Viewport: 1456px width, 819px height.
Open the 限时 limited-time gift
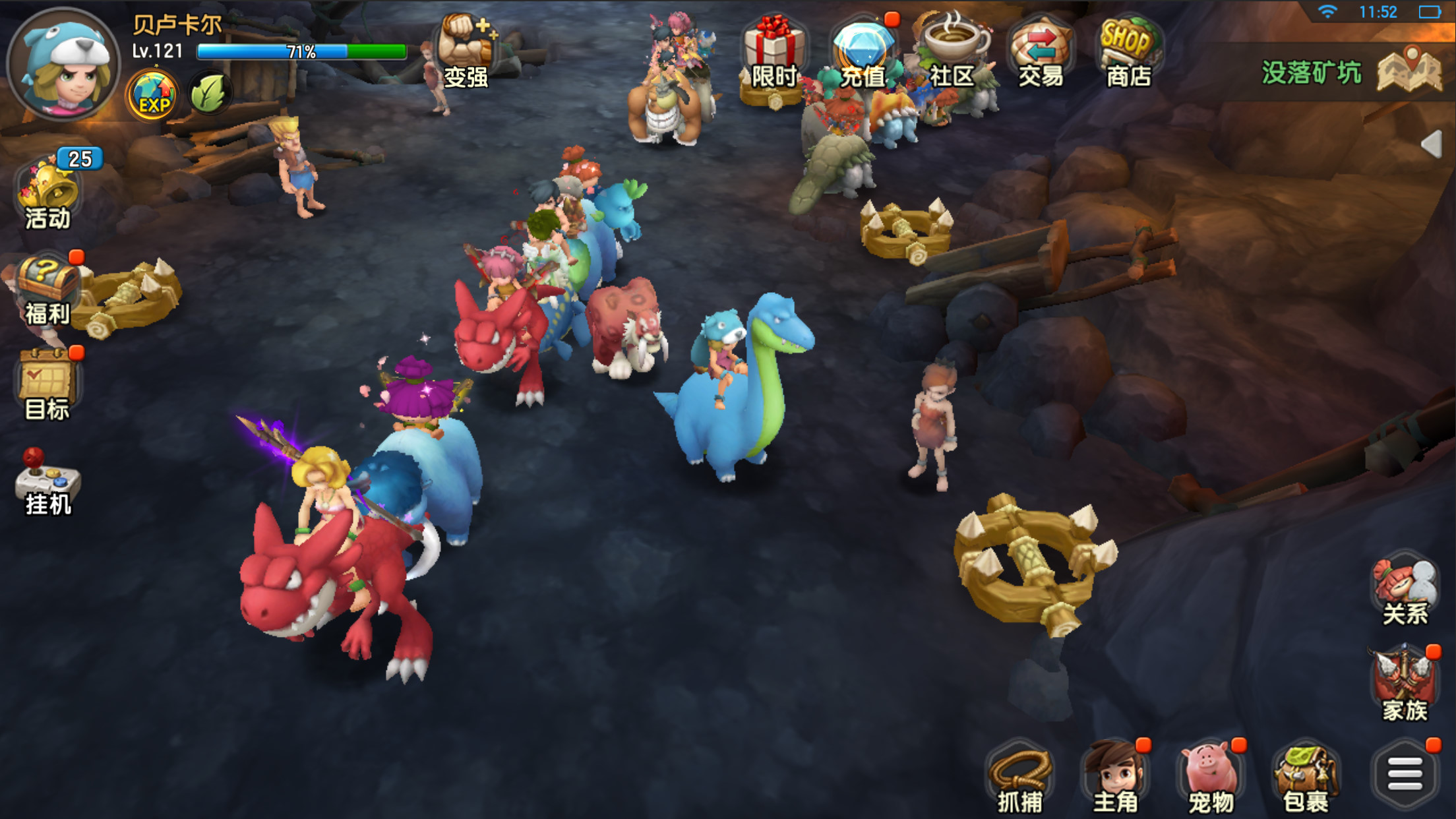(773, 53)
